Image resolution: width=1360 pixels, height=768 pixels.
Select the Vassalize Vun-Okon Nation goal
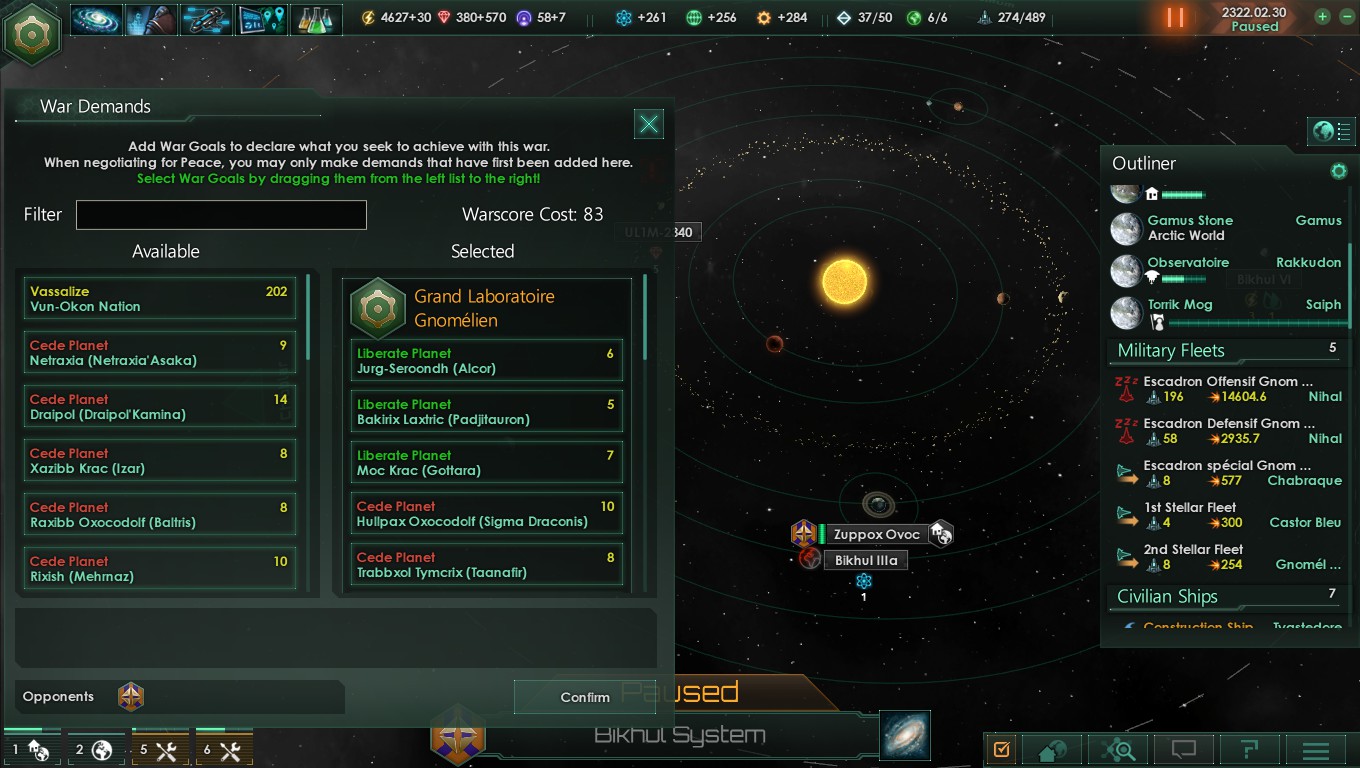160,299
